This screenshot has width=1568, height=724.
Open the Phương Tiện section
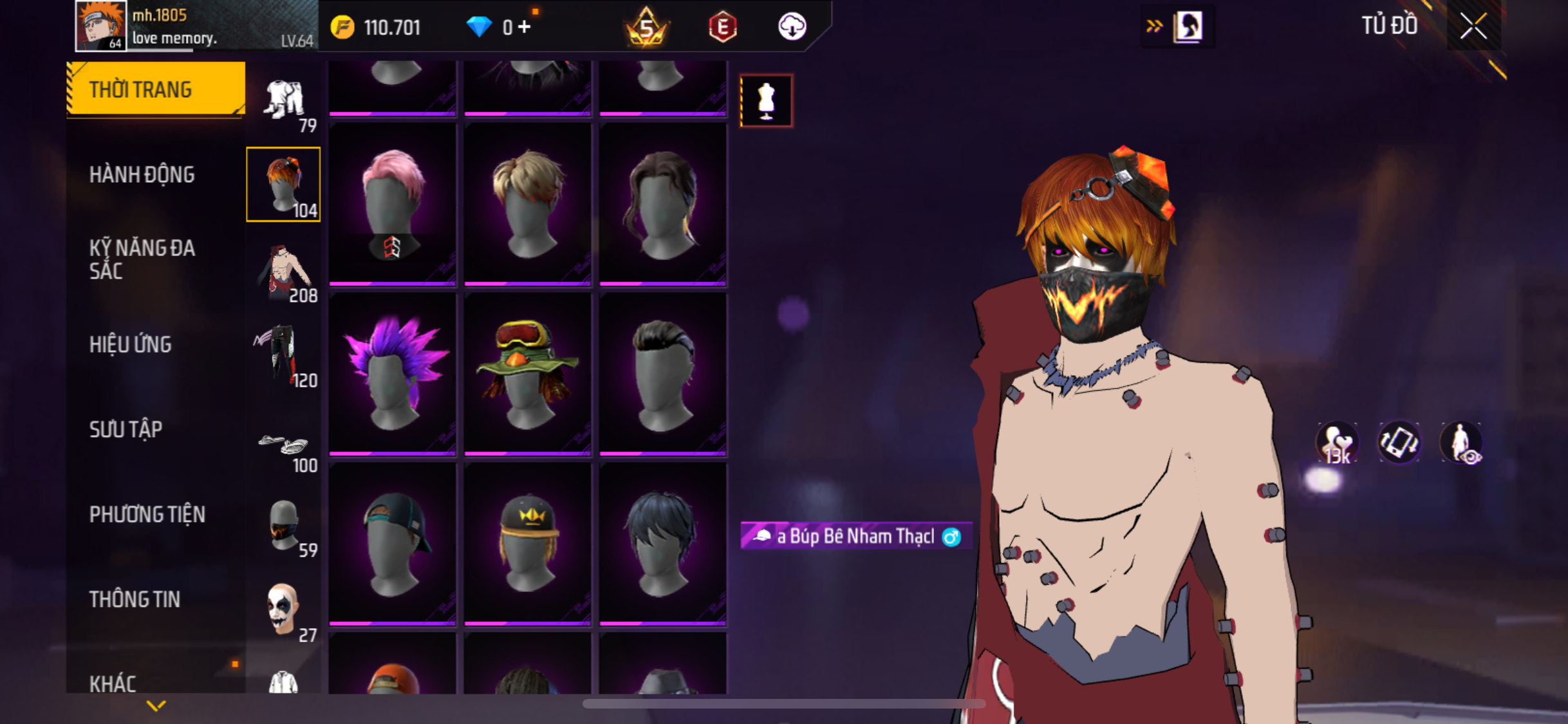[x=147, y=514]
